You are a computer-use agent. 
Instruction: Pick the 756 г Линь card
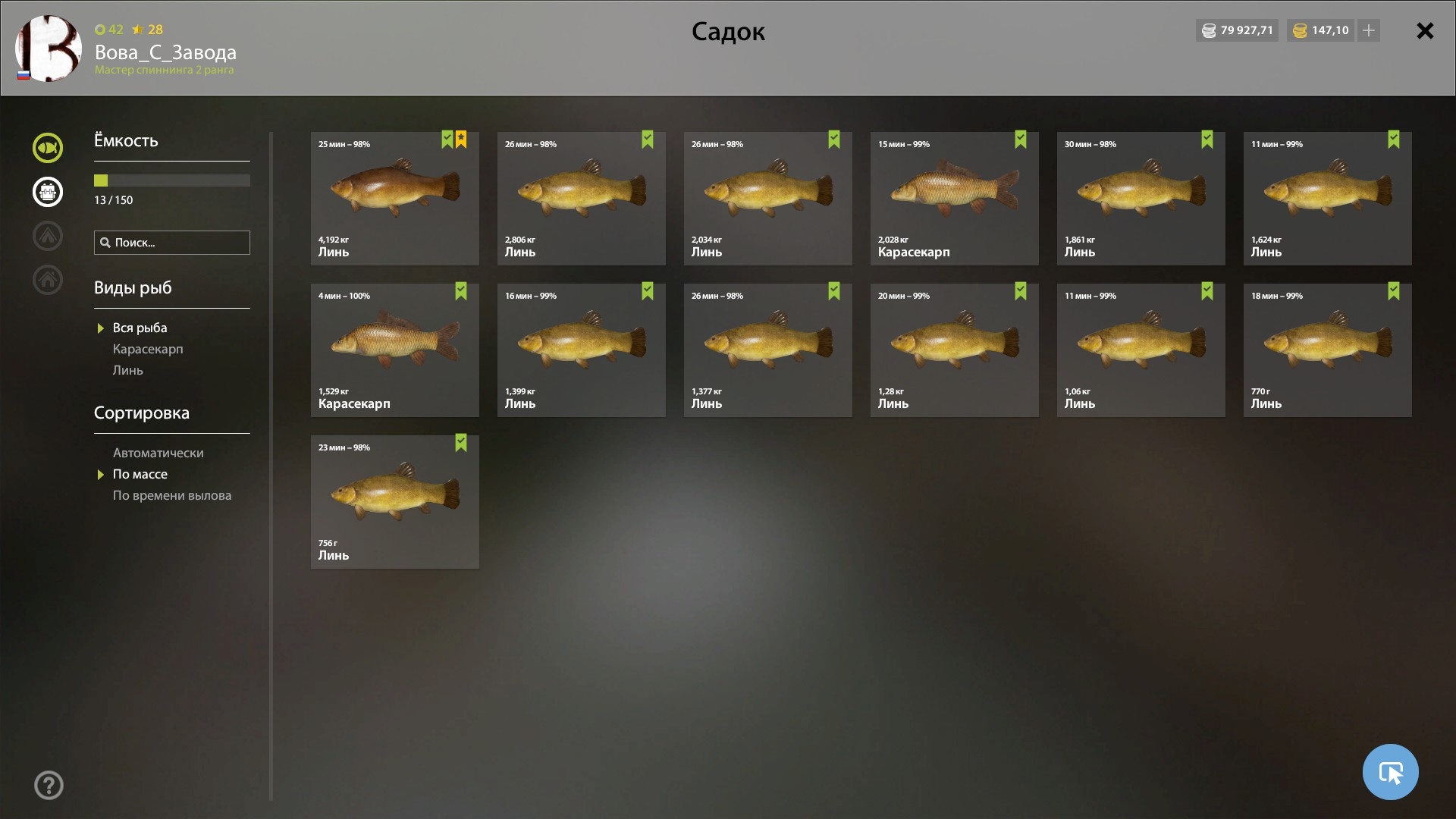tap(394, 501)
